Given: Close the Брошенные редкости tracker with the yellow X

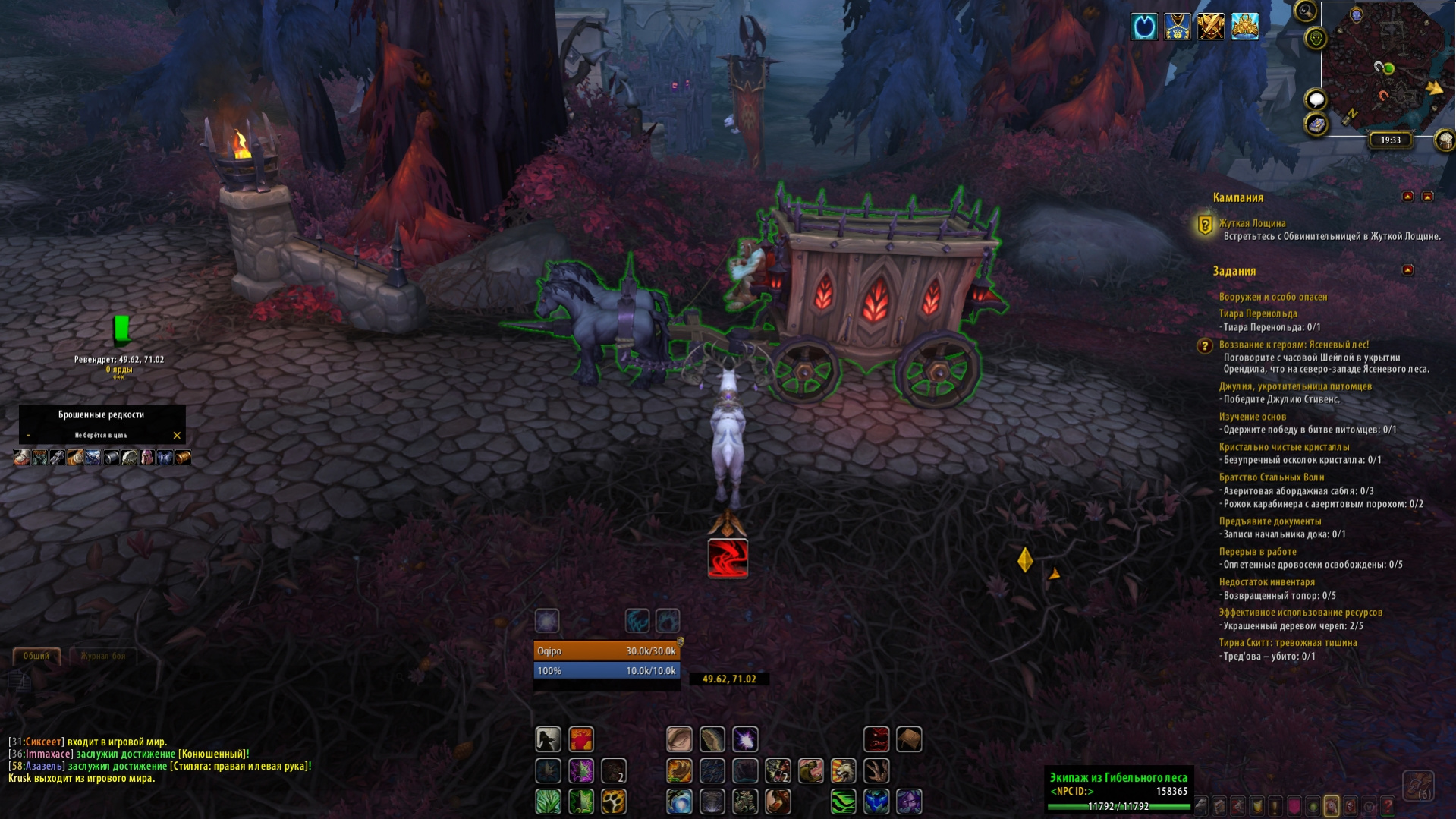Looking at the screenshot, I should pos(177,436).
